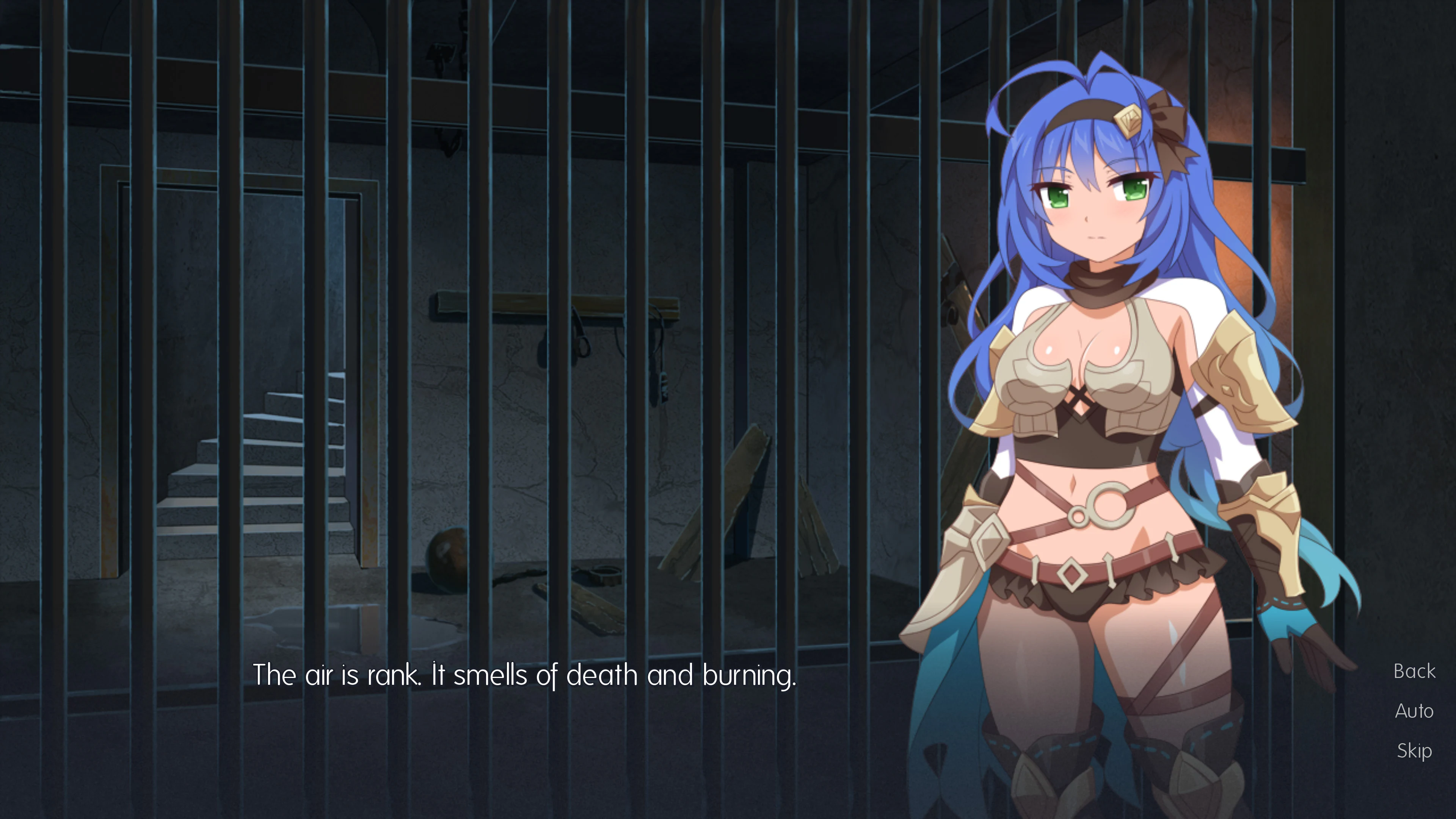Click the dialogue text to advance the story
Viewport: 1456px width, 819px height.
[x=526, y=674]
